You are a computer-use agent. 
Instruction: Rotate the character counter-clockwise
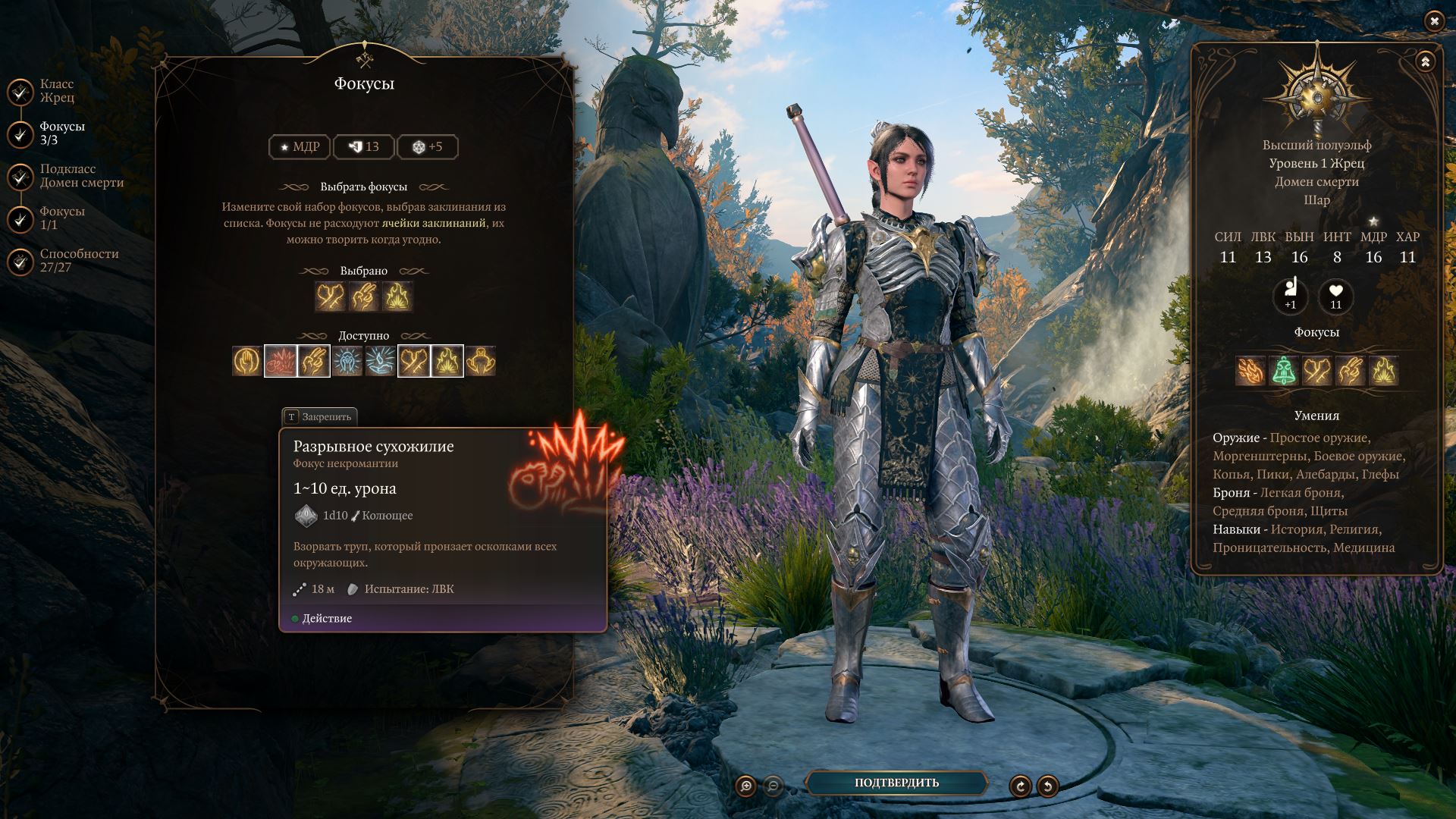pyautogui.click(x=1047, y=786)
